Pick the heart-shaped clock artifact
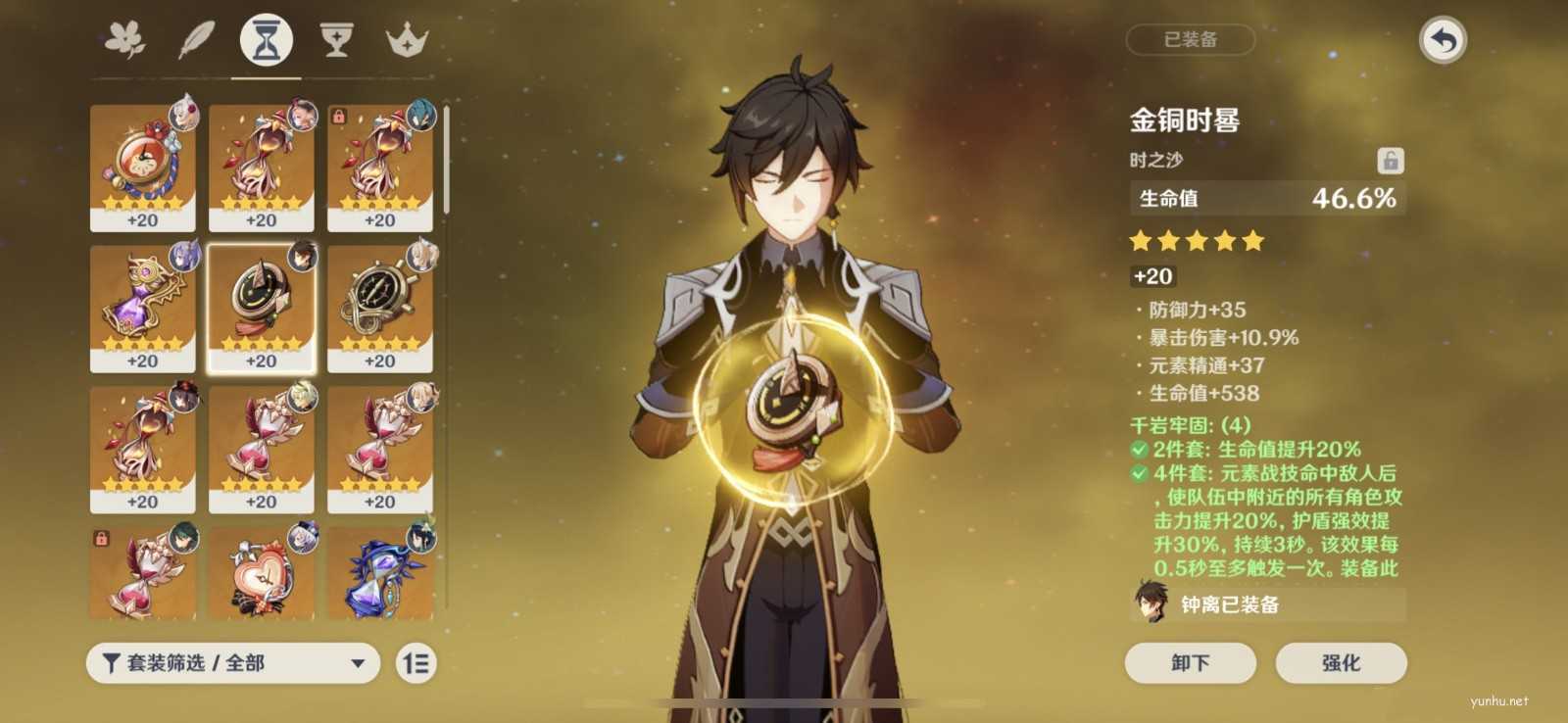 coord(262,575)
